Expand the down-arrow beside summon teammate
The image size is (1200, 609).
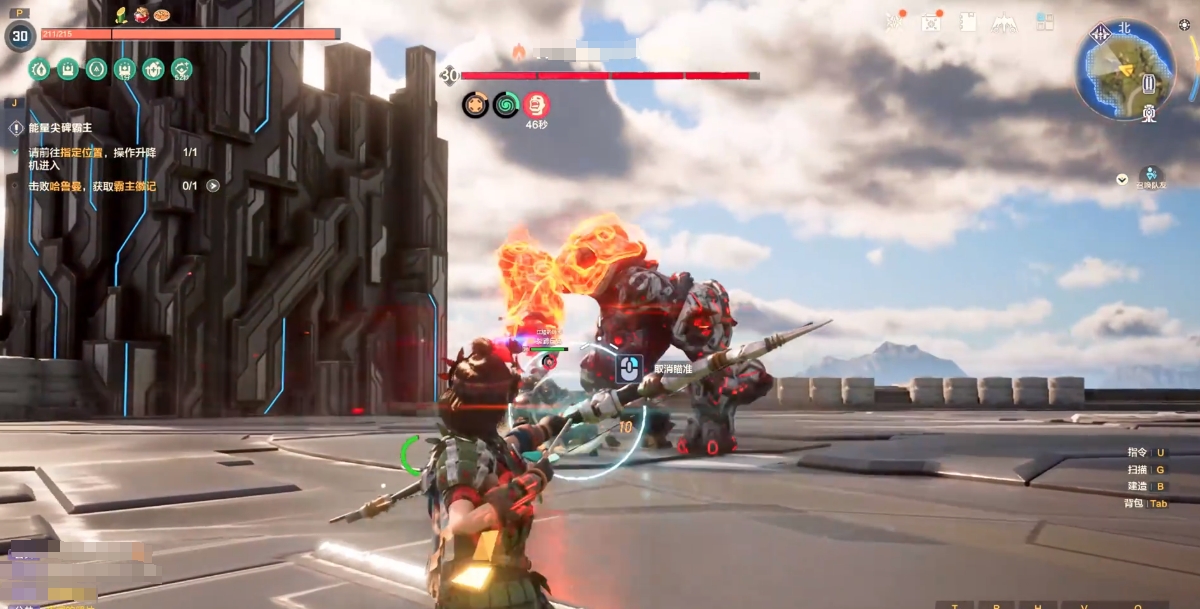point(1122,180)
